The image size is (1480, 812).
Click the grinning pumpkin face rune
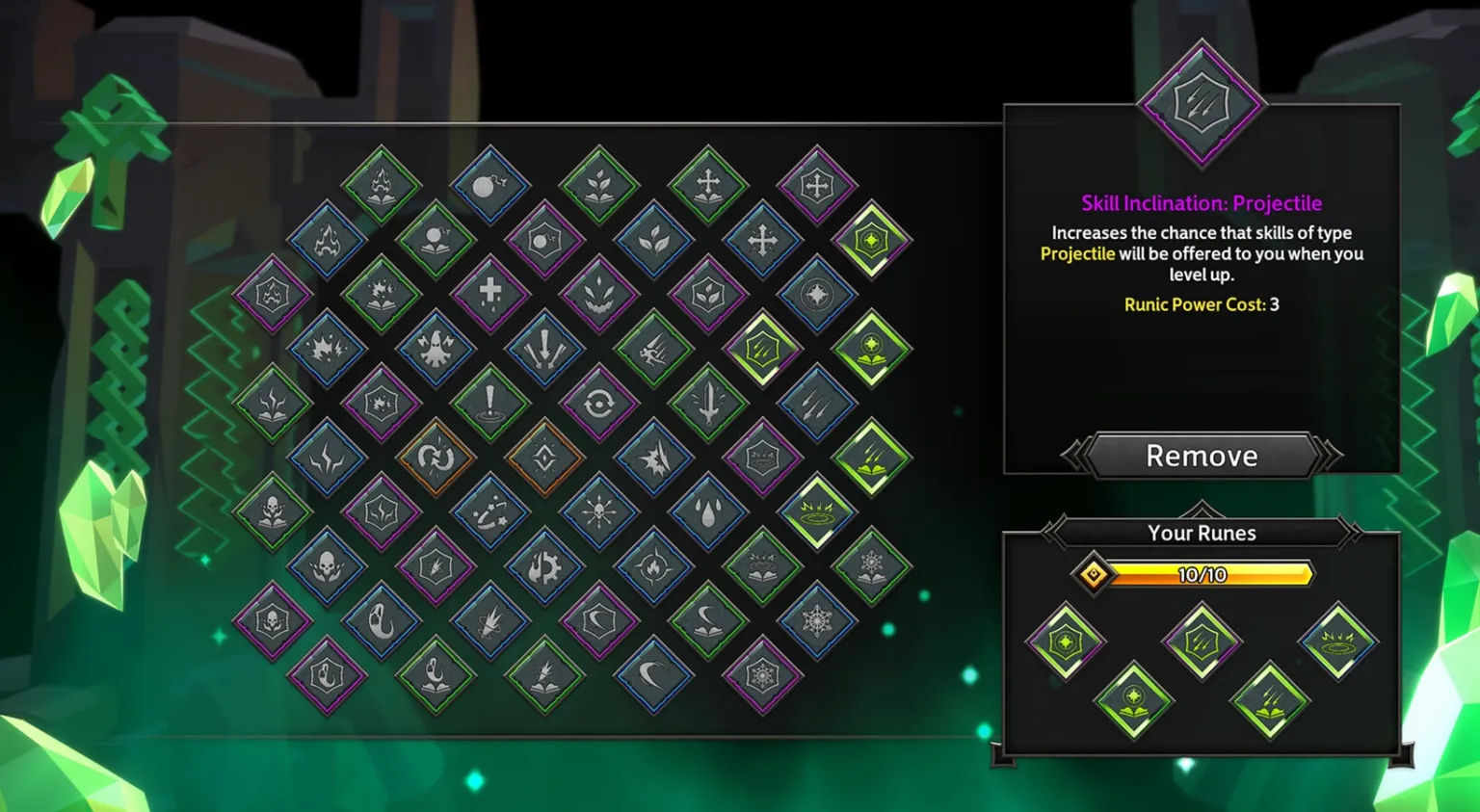pos(601,297)
